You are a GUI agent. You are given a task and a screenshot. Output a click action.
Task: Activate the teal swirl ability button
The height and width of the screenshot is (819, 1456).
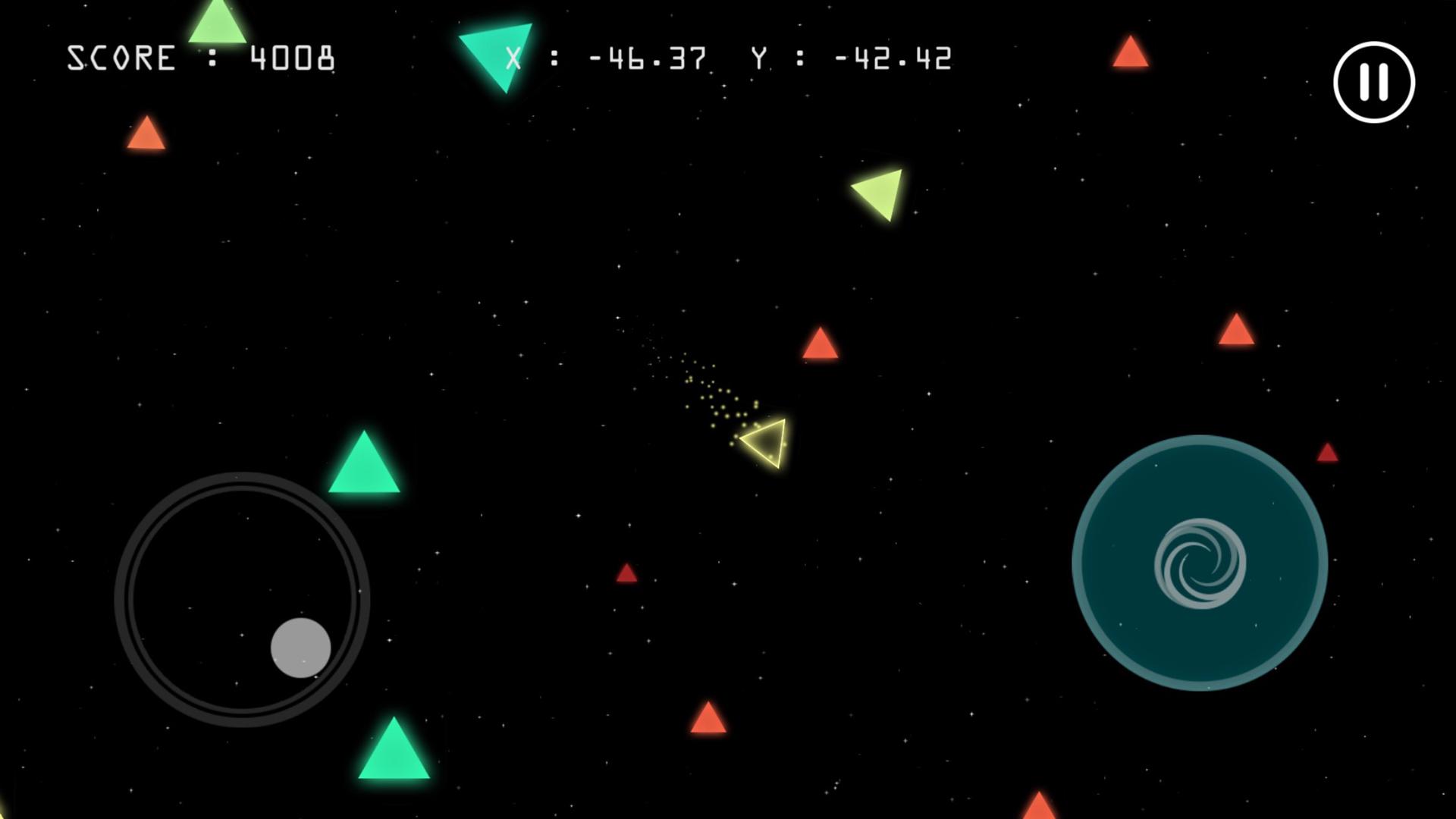(x=1199, y=563)
